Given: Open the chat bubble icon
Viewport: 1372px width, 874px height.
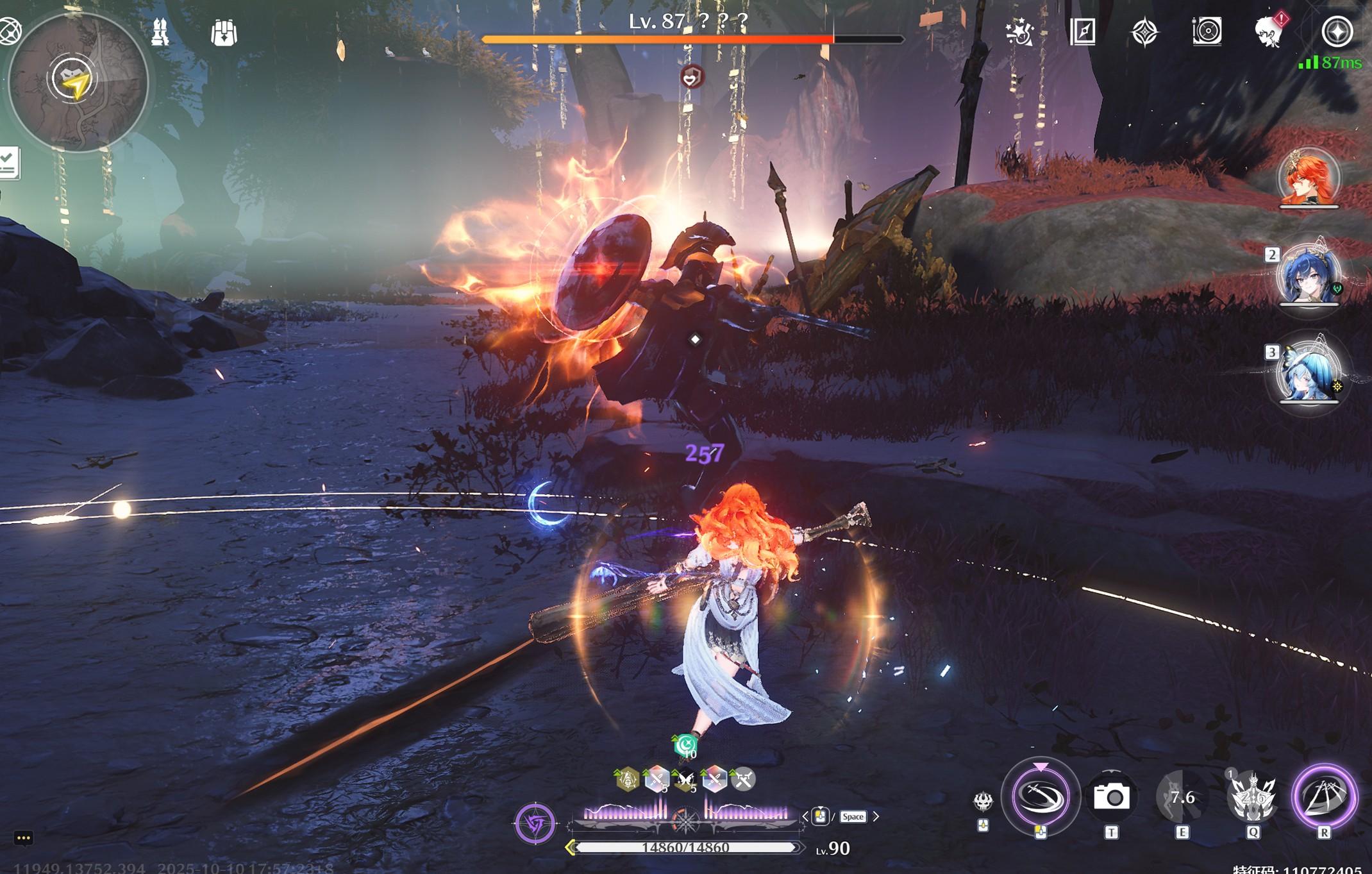Looking at the screenshot, I should tap(24, 838).
